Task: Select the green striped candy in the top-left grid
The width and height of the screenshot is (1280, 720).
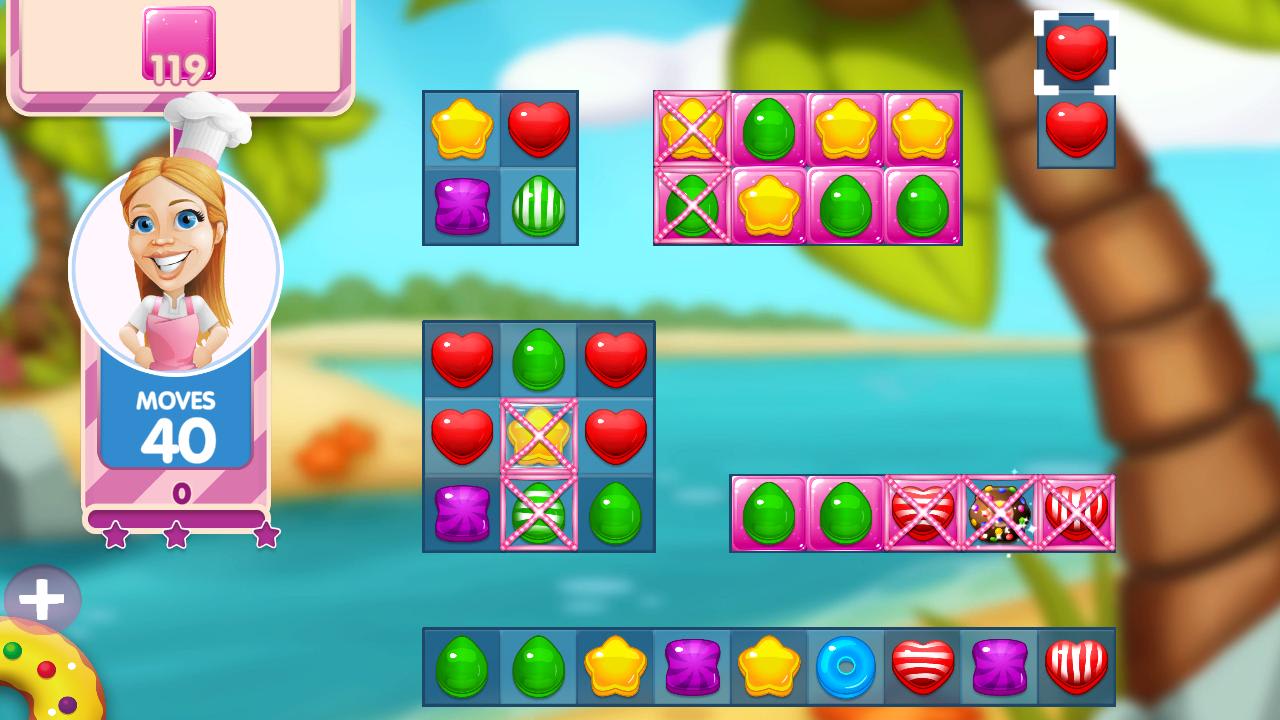Action: [x=539, y=205]
